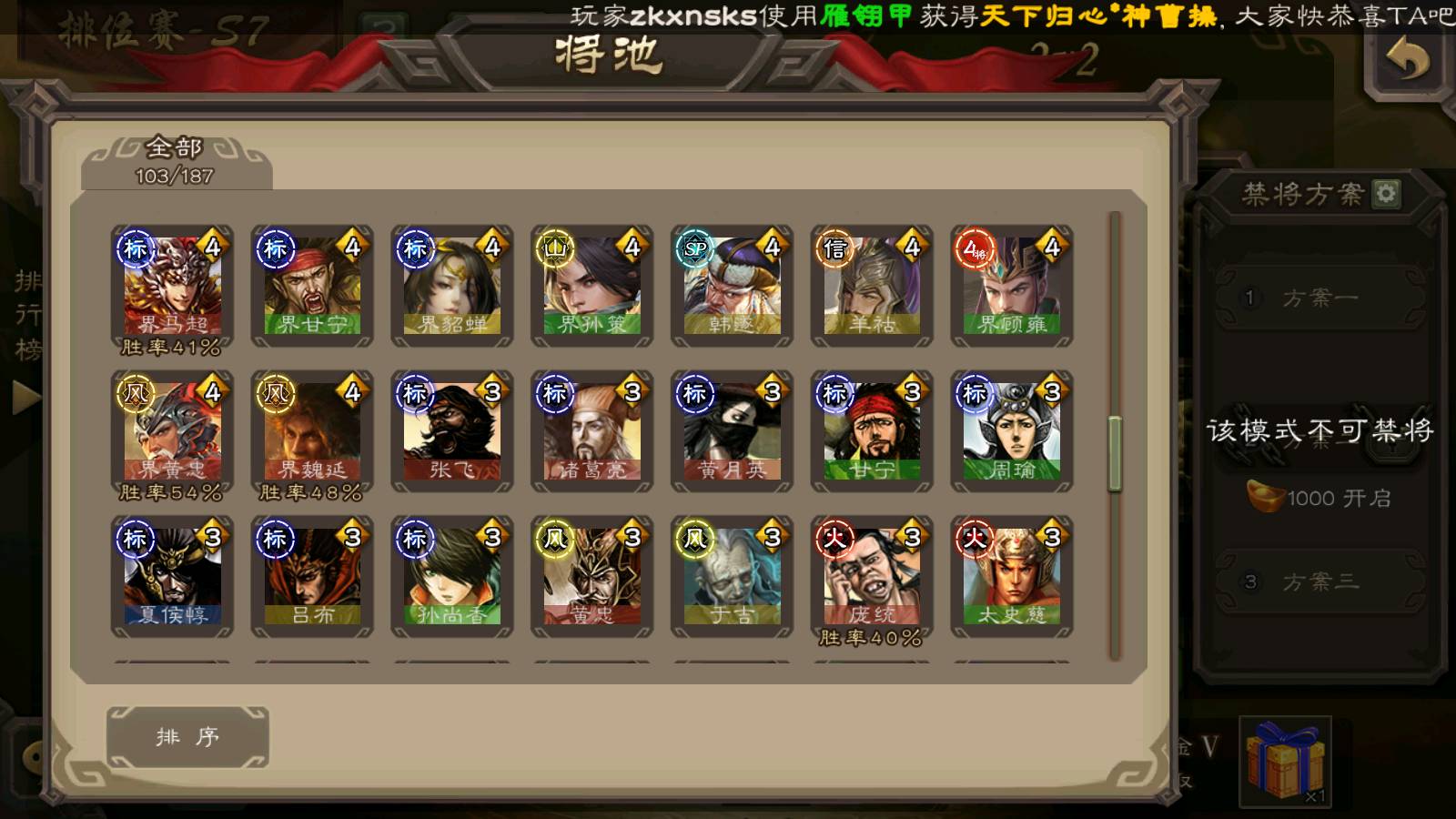Click the hero list scrollbar handle
Image resolution: width=1456 pixels, height=819 pixels.
click(1115, 453)
